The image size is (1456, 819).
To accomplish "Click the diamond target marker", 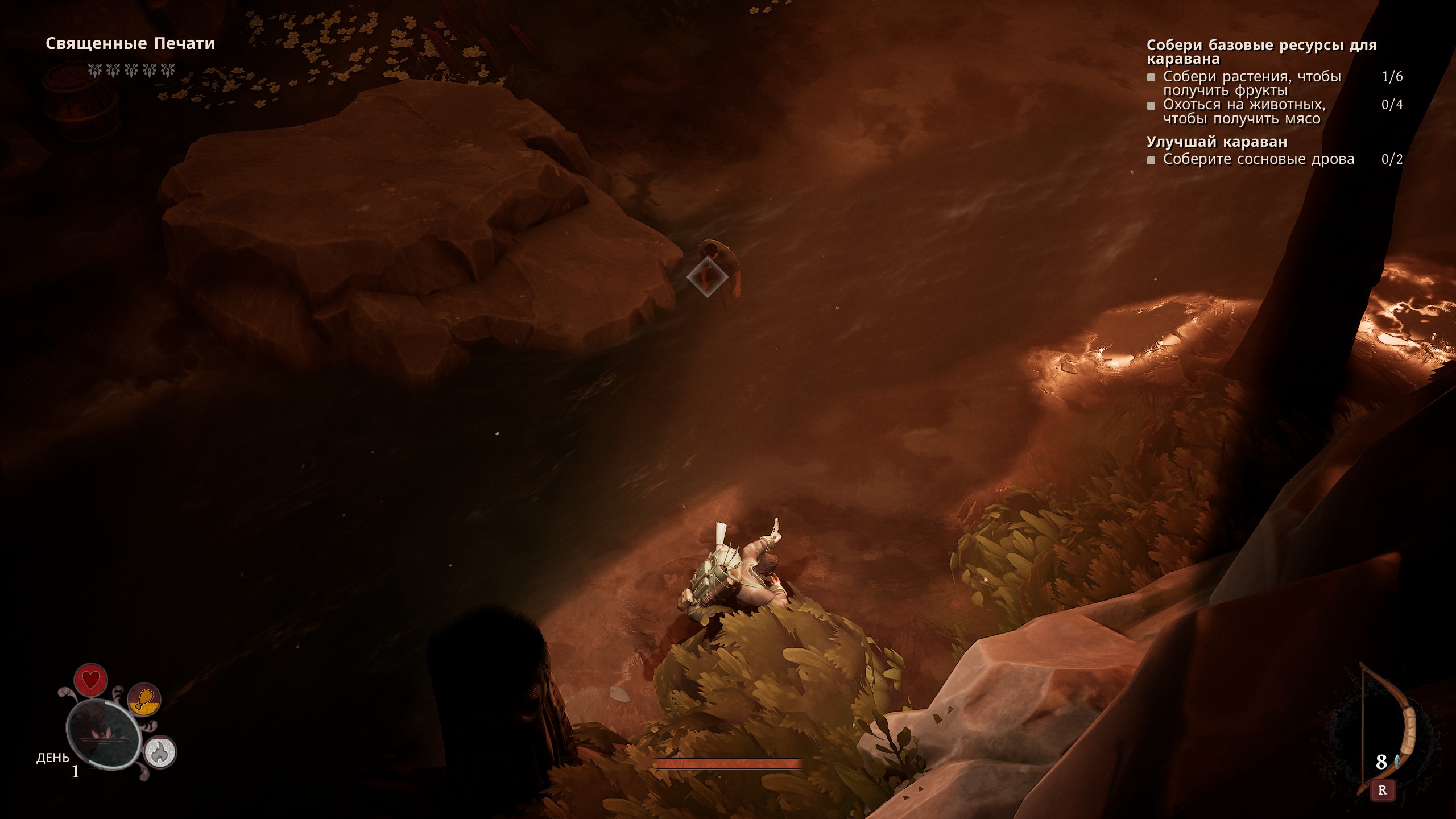I will point(707,277).
